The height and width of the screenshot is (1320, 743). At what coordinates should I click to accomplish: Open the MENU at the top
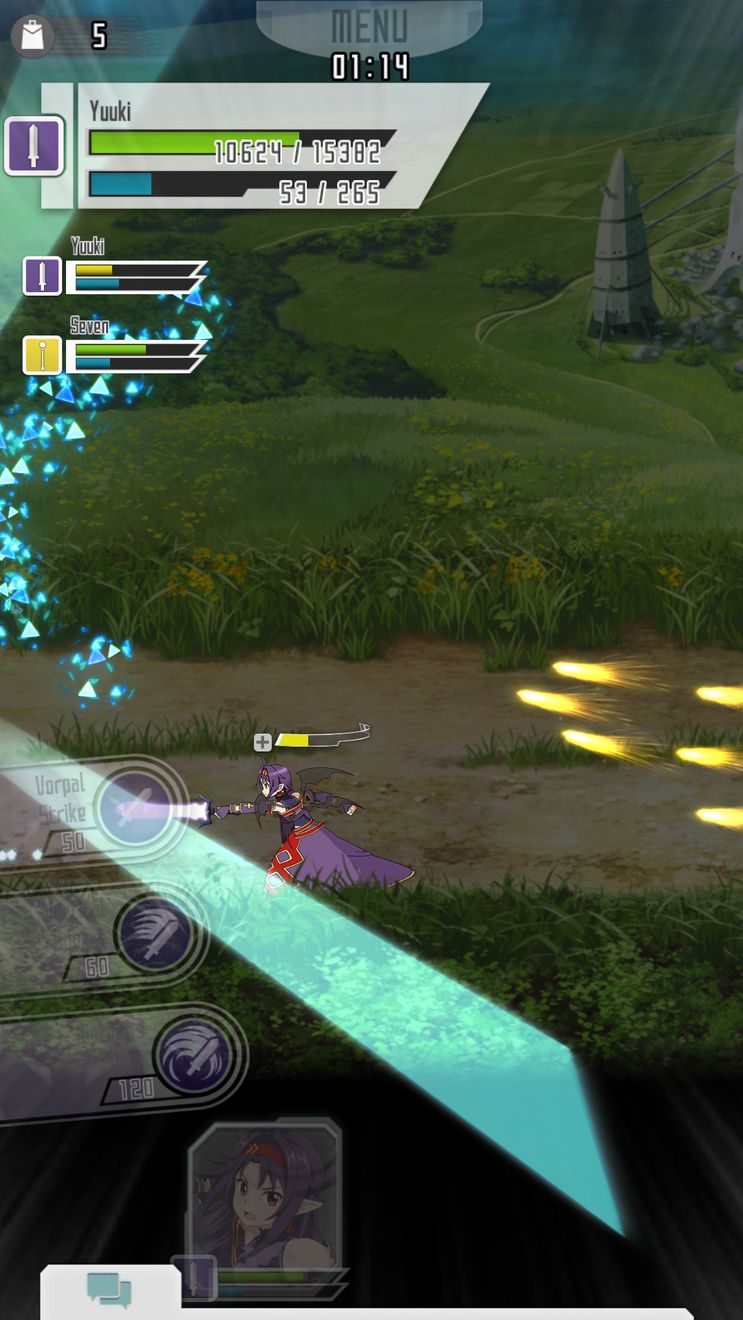369,24
